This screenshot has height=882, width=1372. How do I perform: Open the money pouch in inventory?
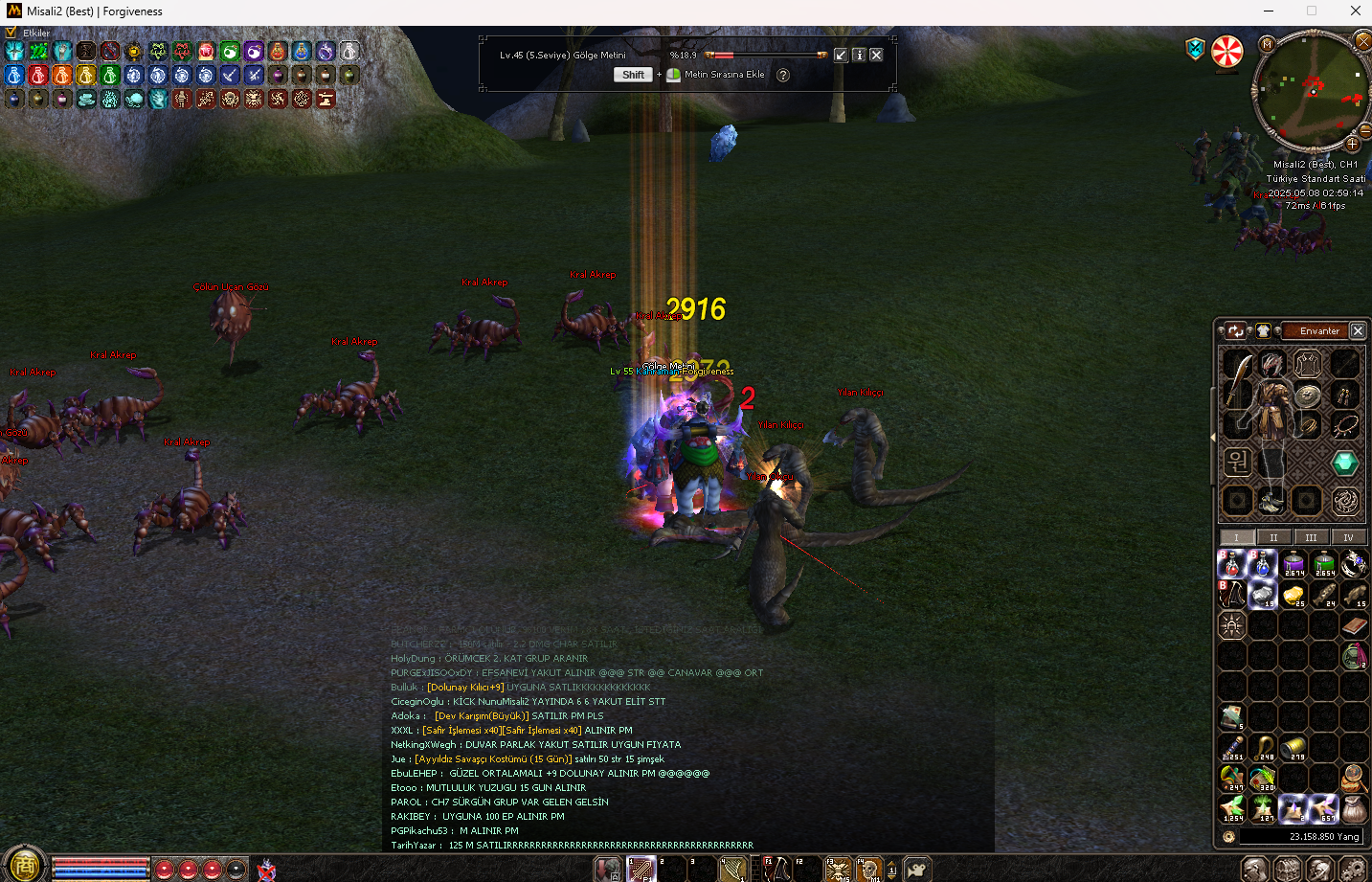(x=1353, y=808)
